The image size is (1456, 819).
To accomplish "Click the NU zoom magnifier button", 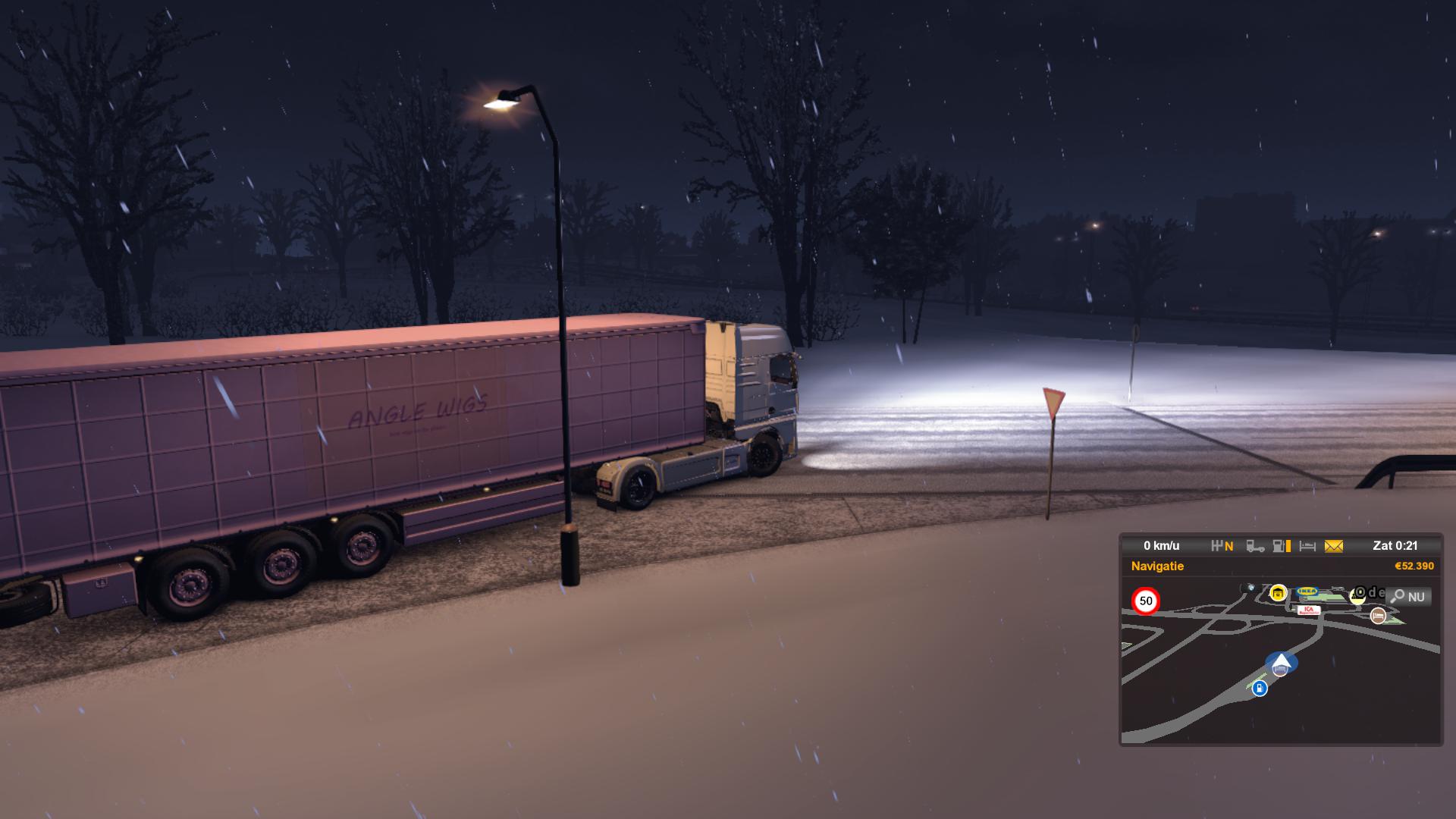I will click(x=1409, y=597).
